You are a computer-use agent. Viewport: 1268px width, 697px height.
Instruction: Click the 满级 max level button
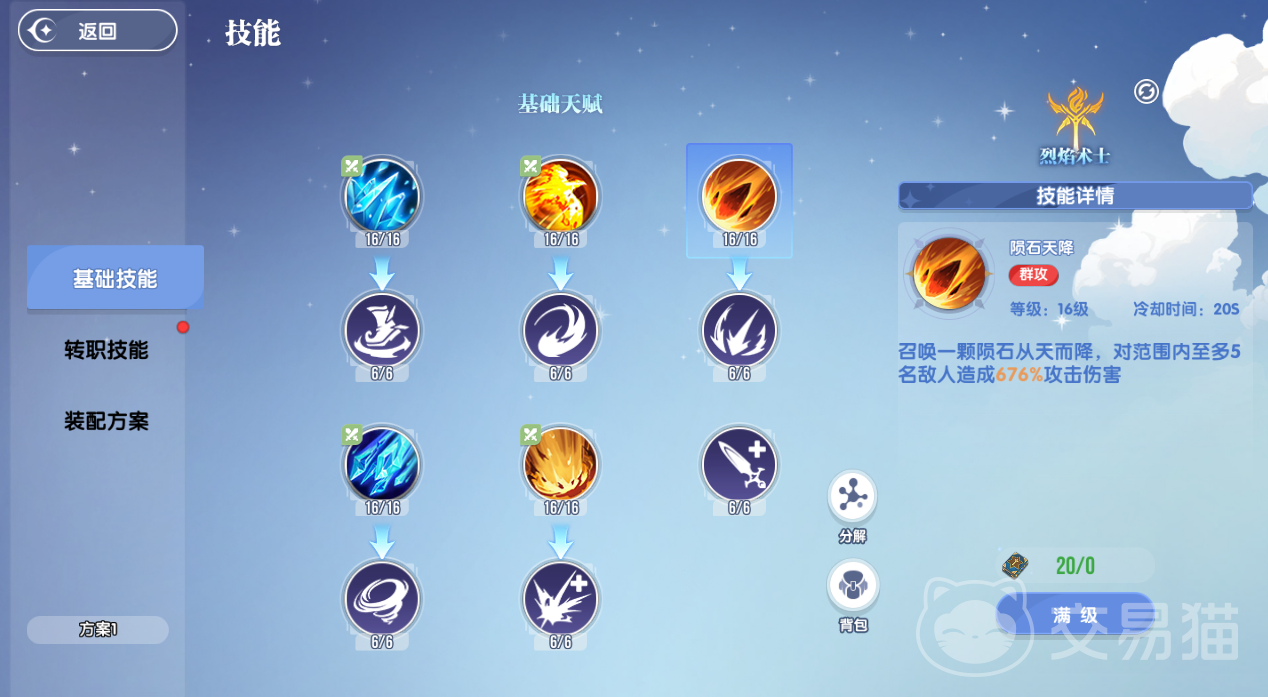pyautogui.click(x=1075, y=614)
